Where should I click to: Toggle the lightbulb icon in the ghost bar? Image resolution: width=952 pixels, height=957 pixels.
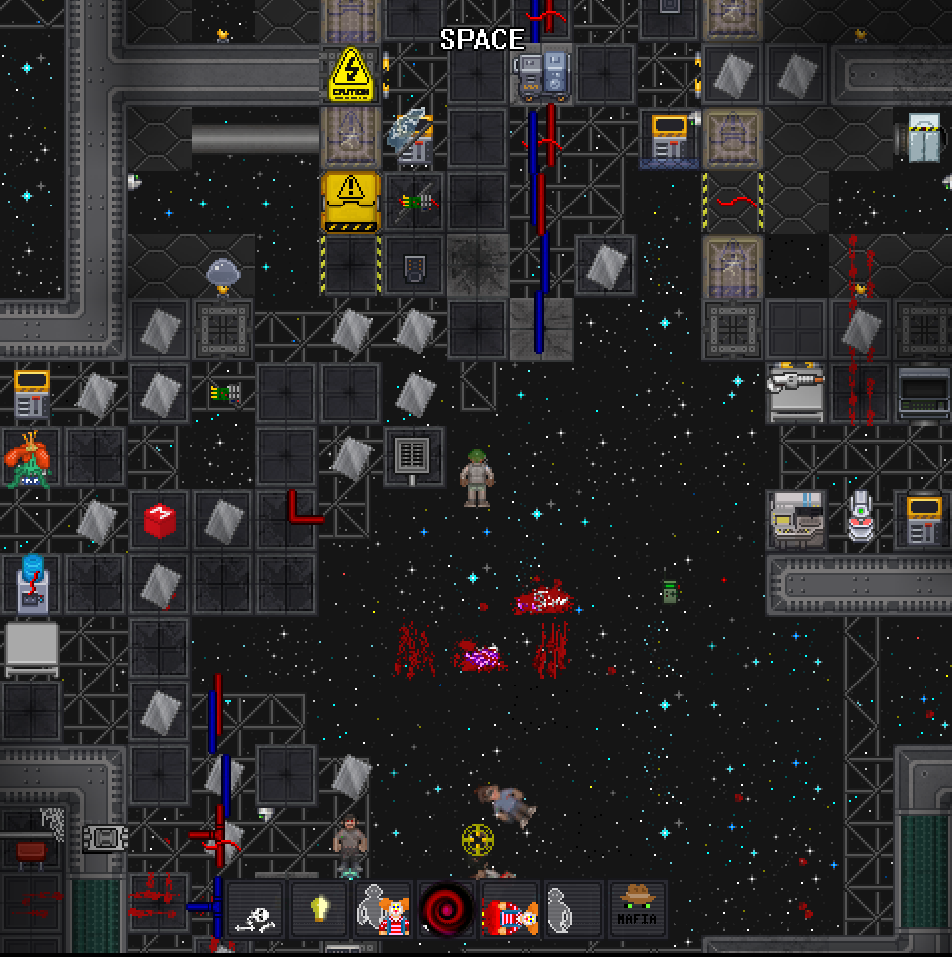(x=320, y=910)
